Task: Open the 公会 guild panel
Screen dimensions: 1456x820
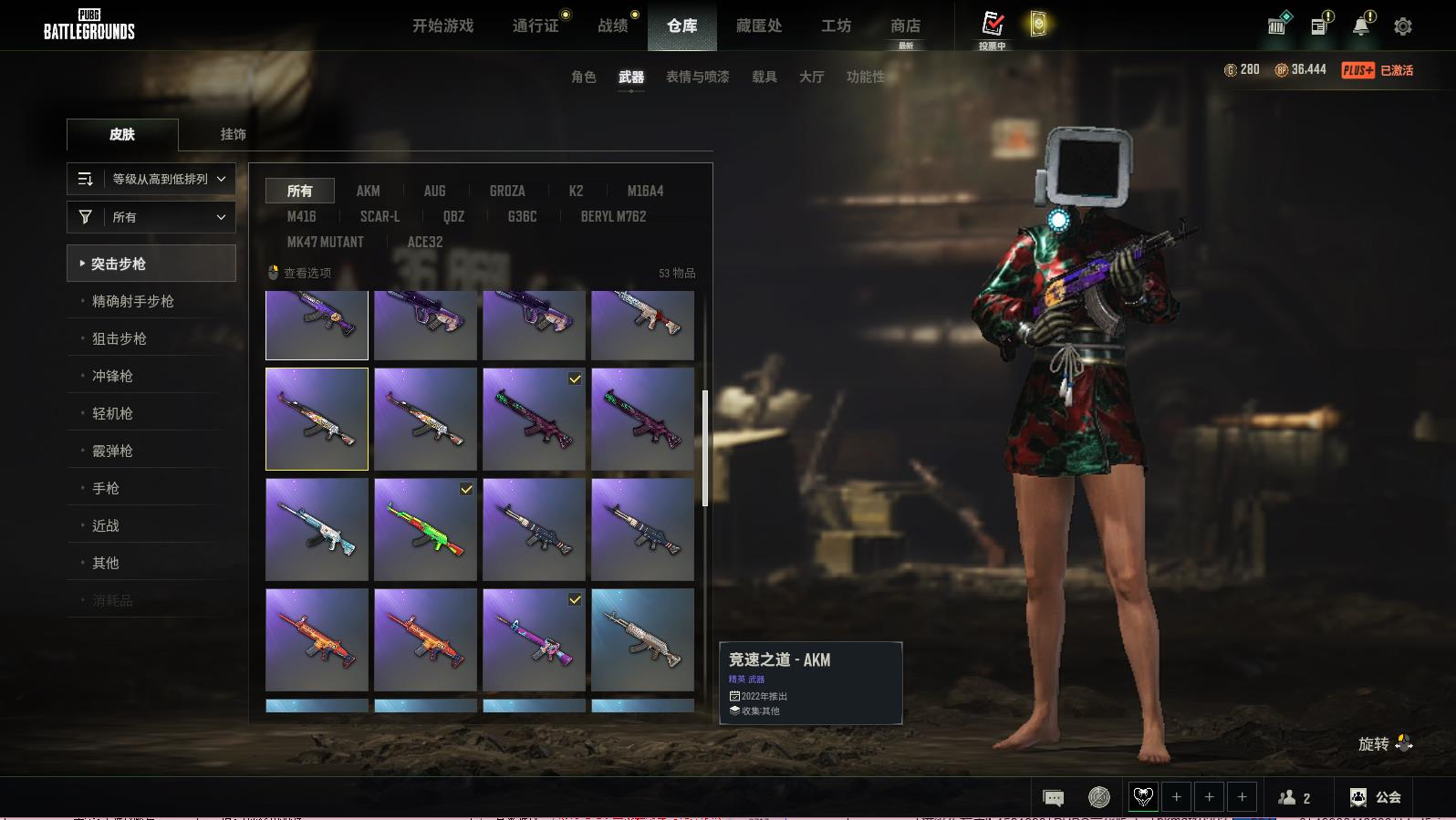Action: point(1375,797)
